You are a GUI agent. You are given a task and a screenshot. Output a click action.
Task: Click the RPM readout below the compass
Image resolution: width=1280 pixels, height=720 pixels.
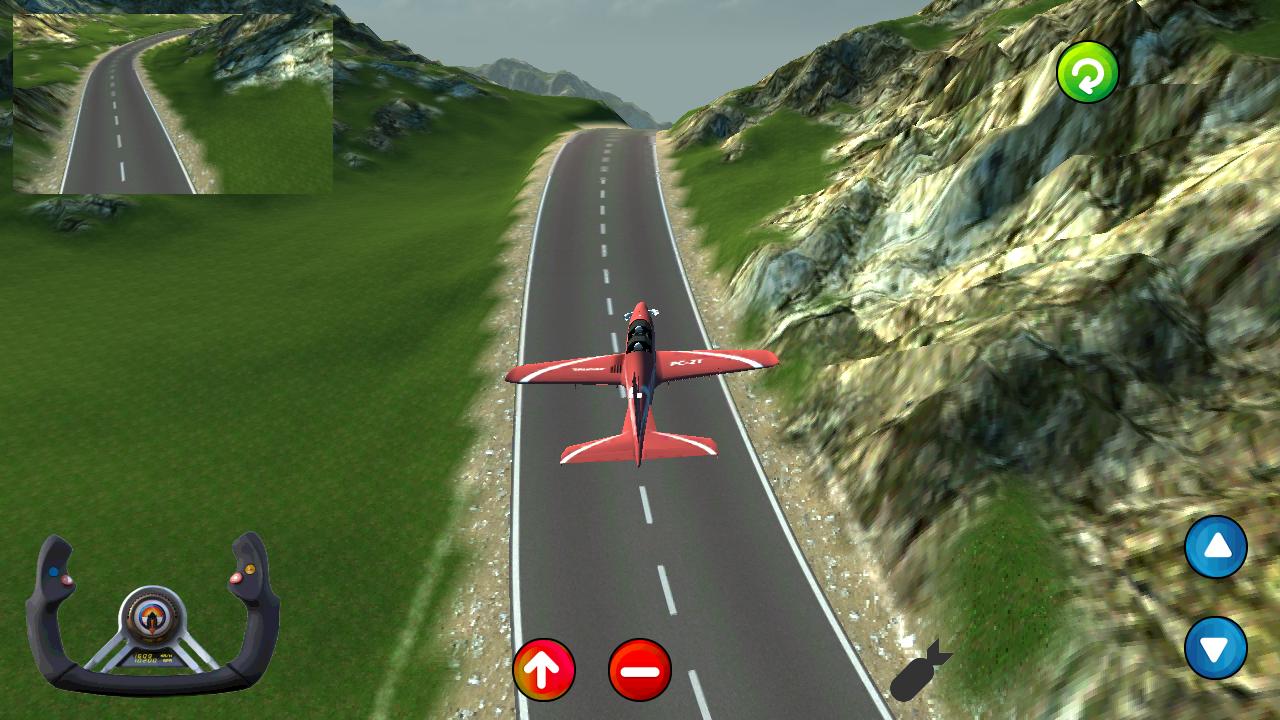pyautogui.click(x=150, y=661)
